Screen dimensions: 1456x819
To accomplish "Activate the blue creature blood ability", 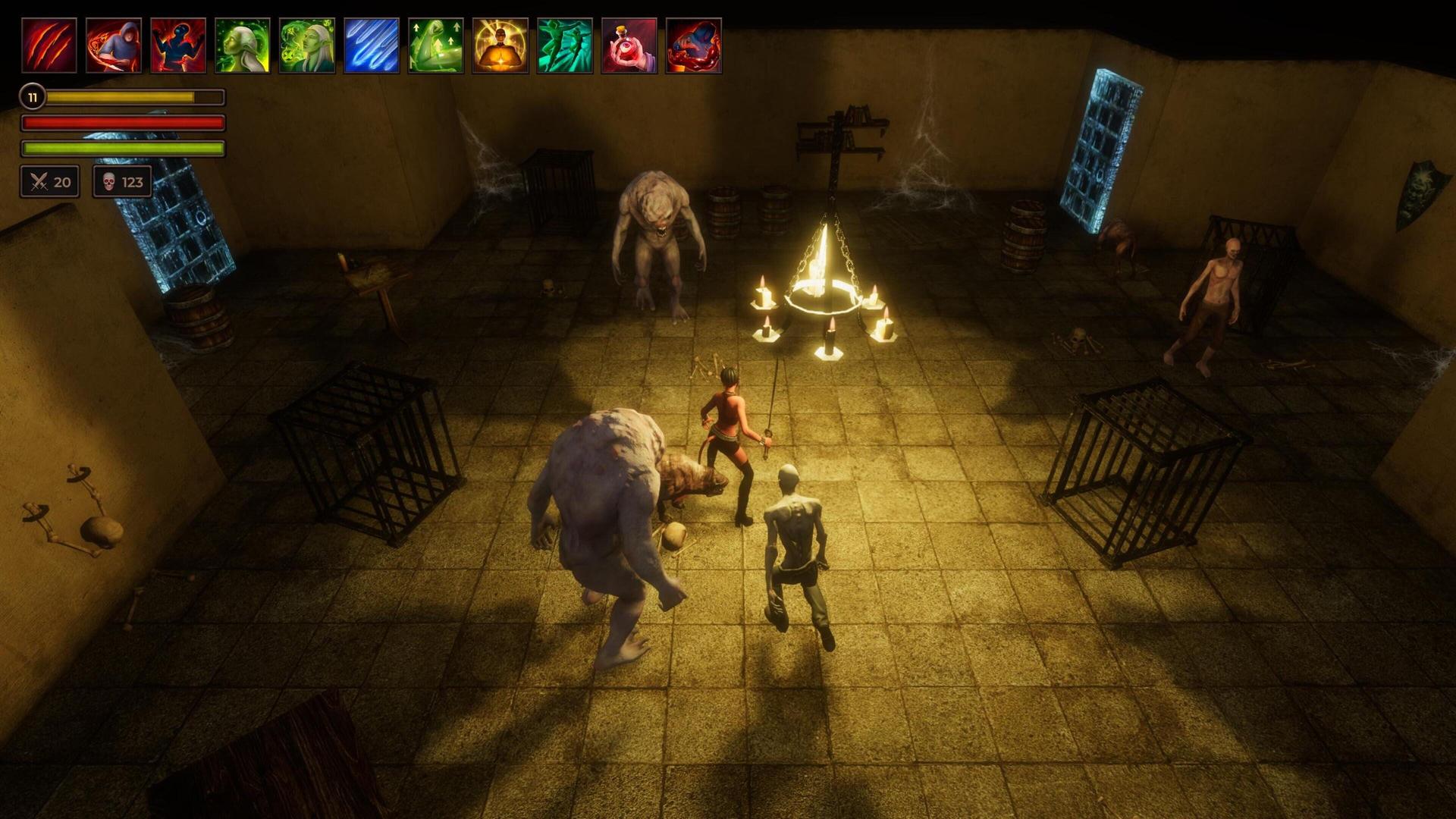I will point(694,45).
